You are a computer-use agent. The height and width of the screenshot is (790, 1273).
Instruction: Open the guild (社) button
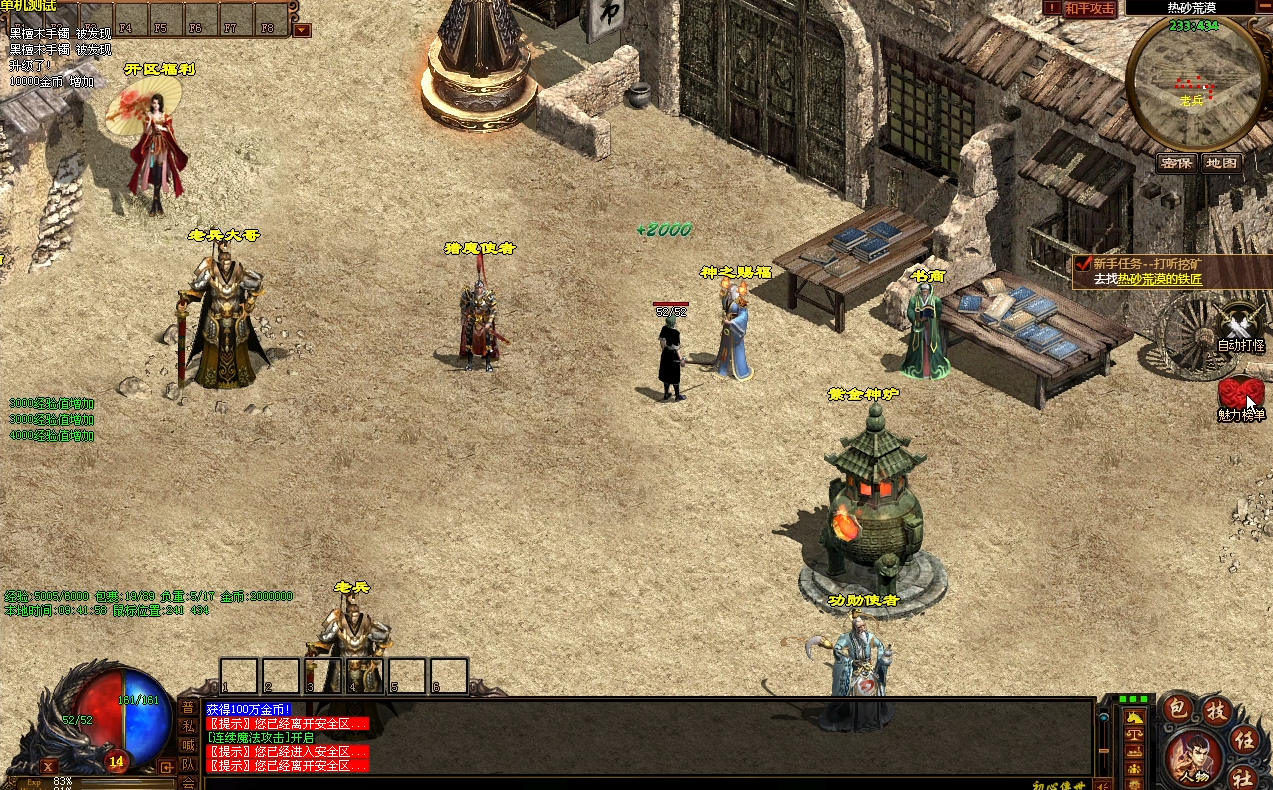(1241, 777)
